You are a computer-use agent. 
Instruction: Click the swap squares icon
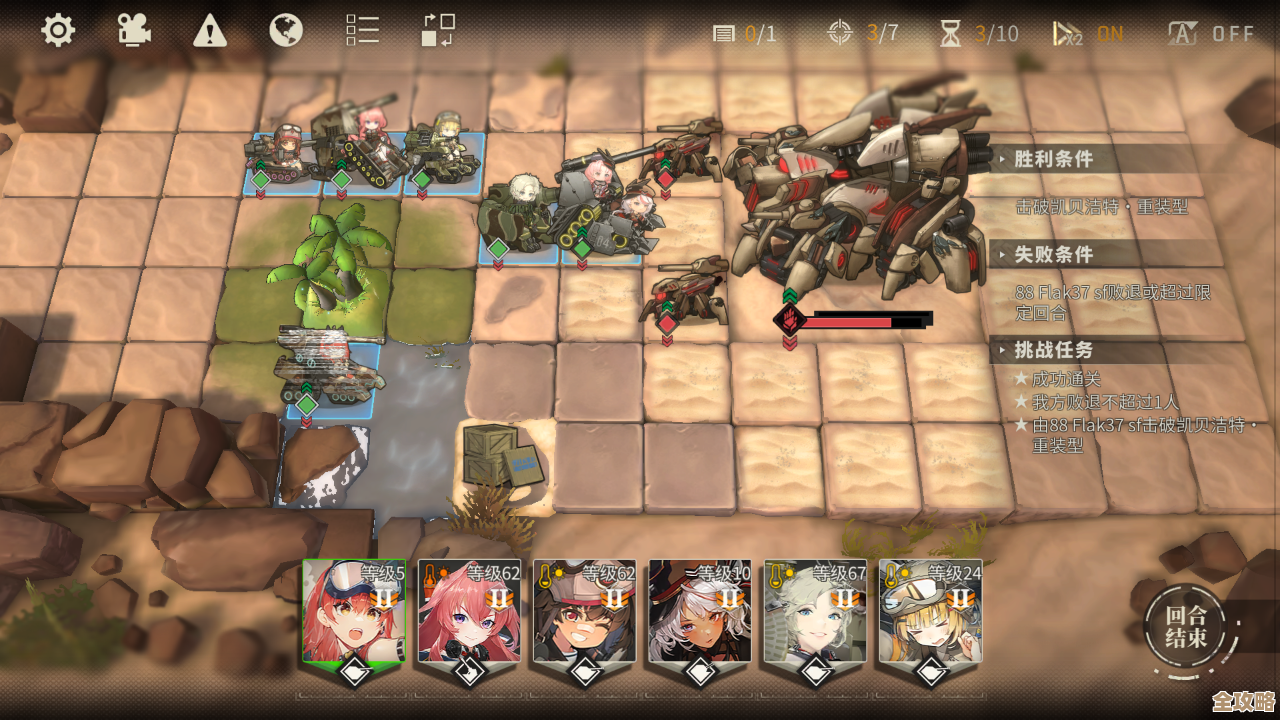pos(438,30)
